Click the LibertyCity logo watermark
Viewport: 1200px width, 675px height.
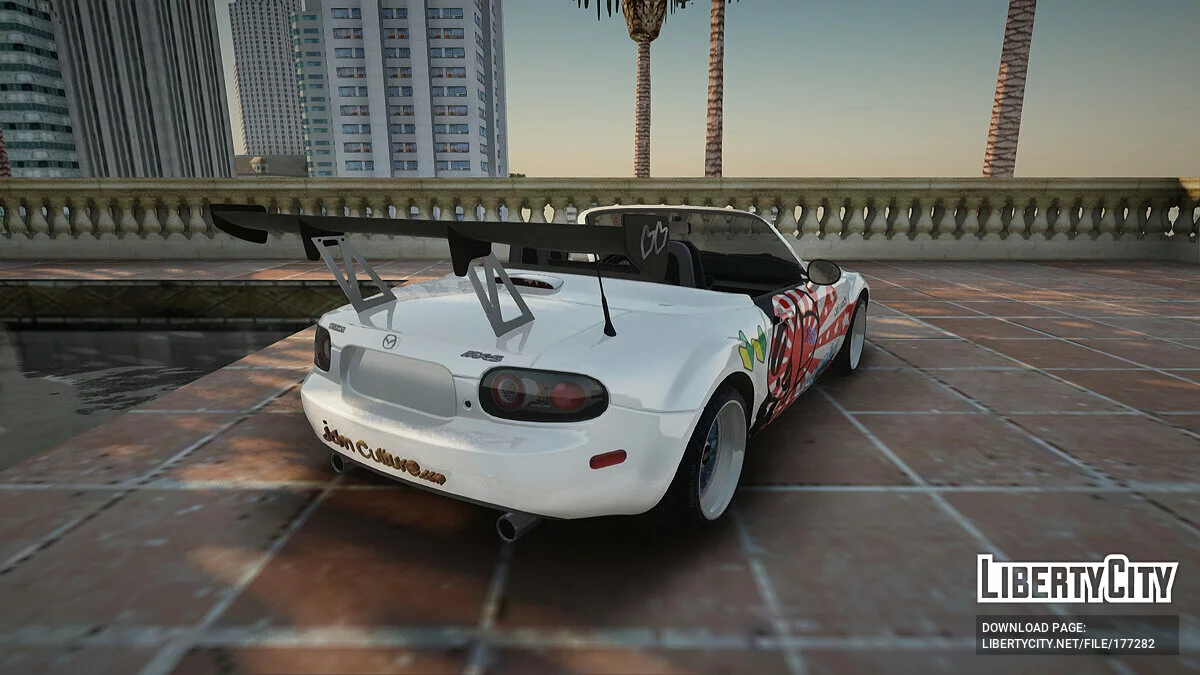(x=1077, y=579)
